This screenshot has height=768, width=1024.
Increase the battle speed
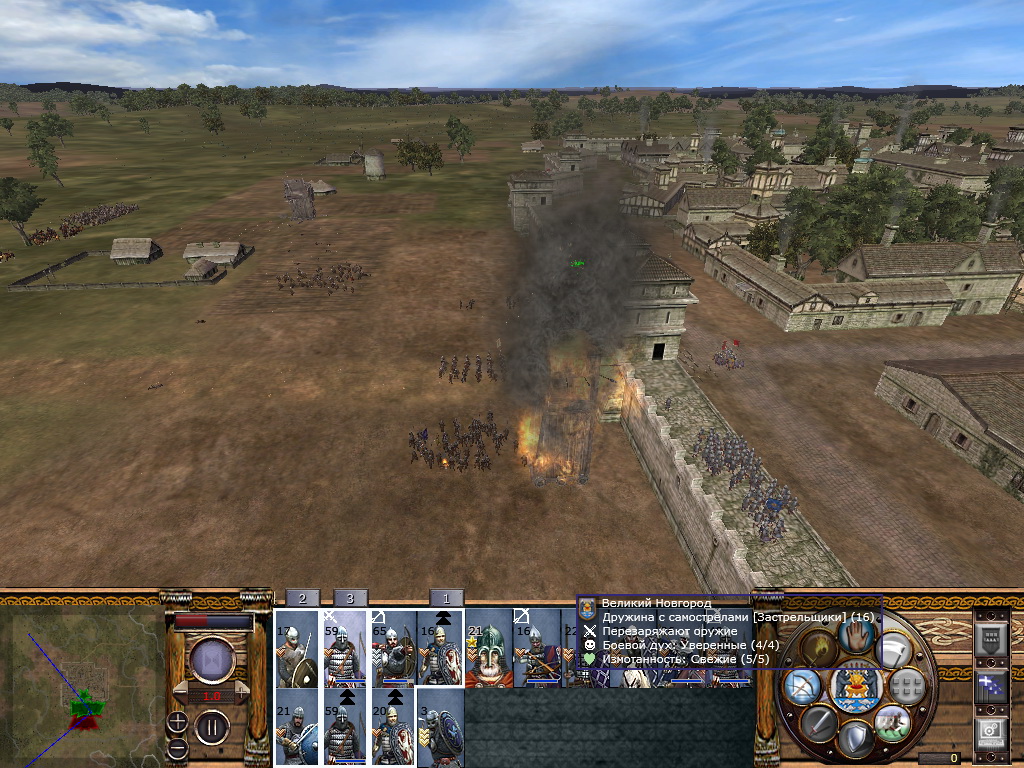tap(243, 694)
